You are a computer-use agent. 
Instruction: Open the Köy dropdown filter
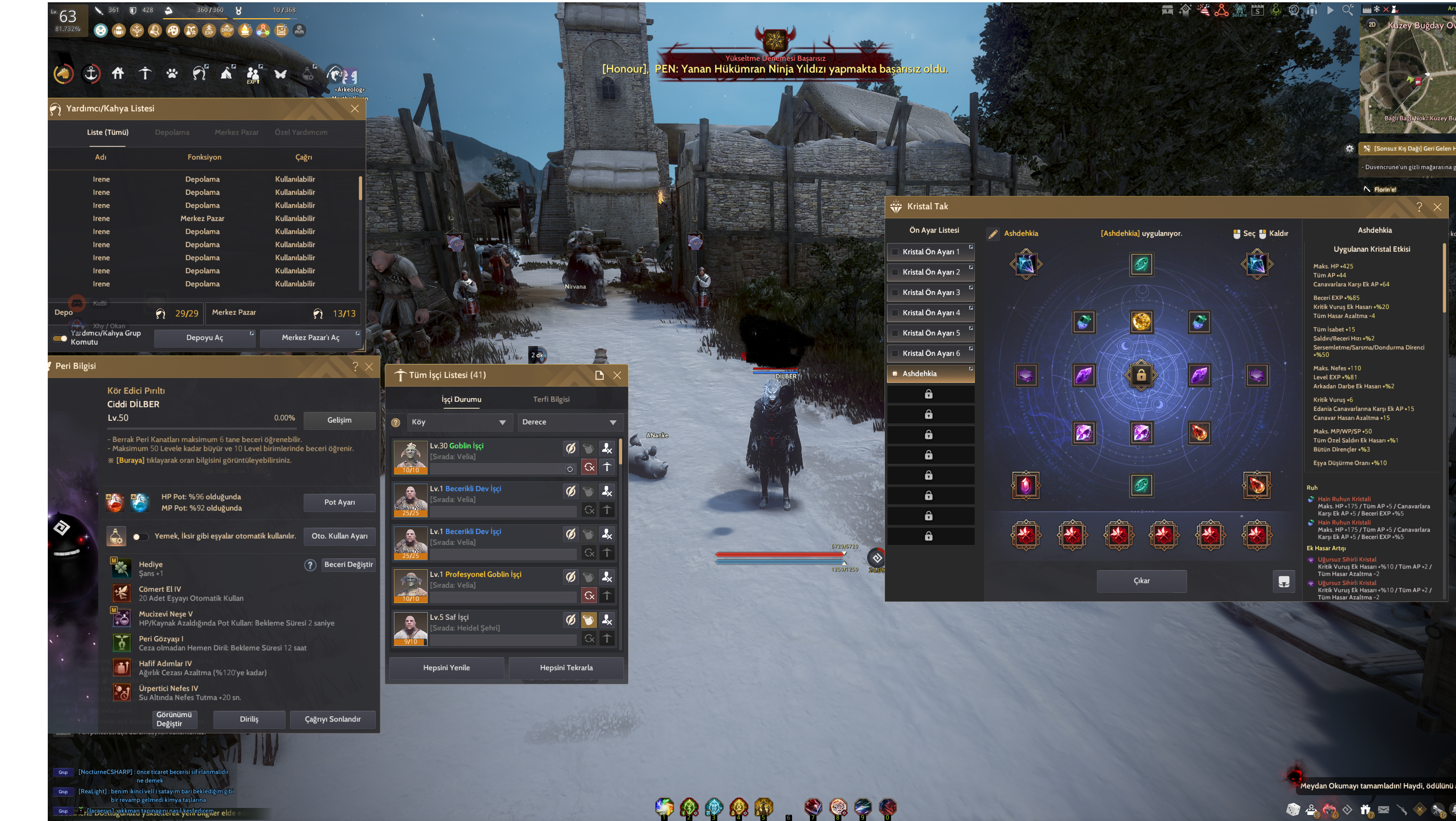click(x=458, y=422)
